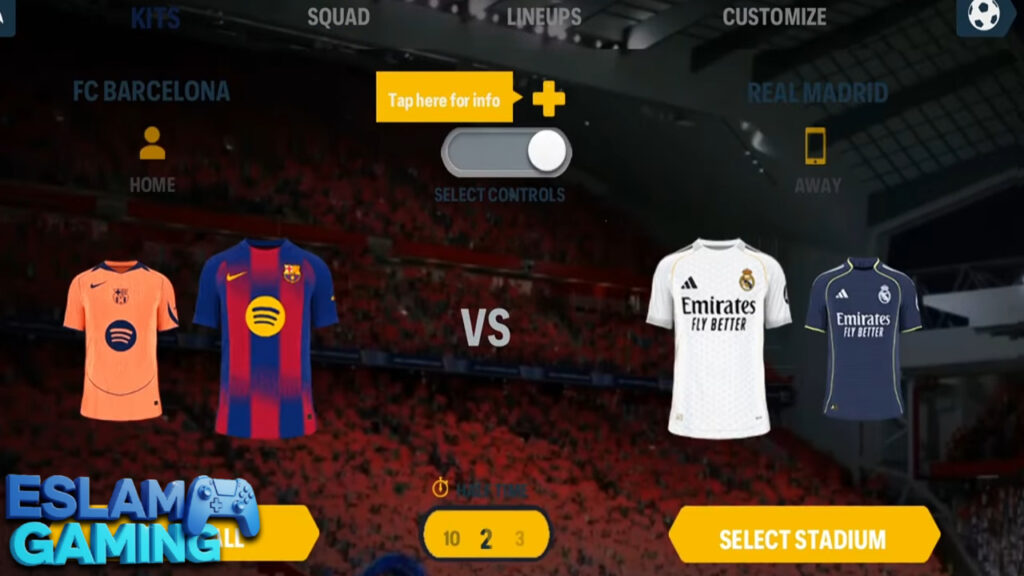
Task: Open the 'Tap here for info' tooltip
Action: [444, 99]
